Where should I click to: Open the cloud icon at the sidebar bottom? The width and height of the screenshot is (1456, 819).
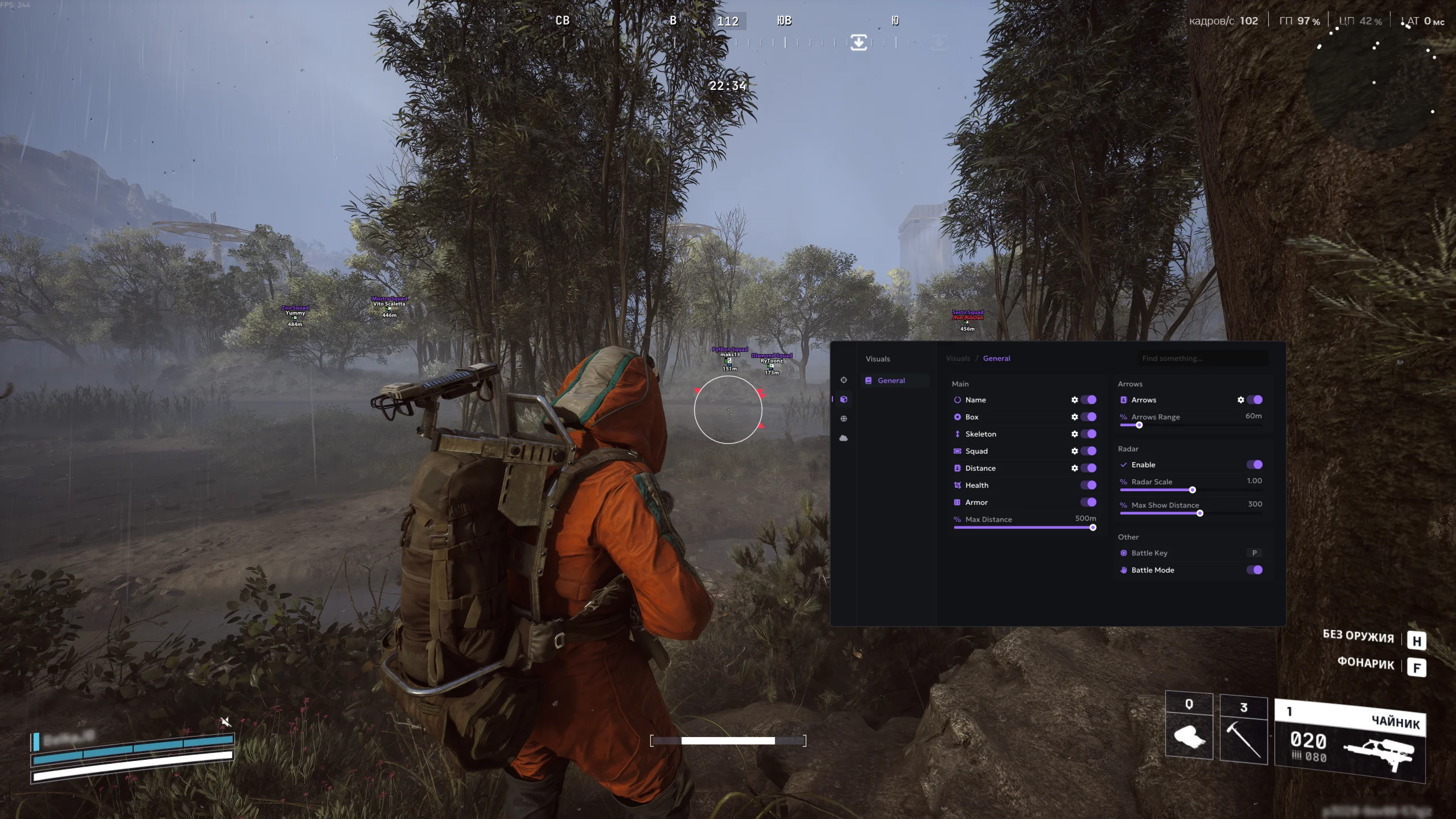tap(844, 438)
